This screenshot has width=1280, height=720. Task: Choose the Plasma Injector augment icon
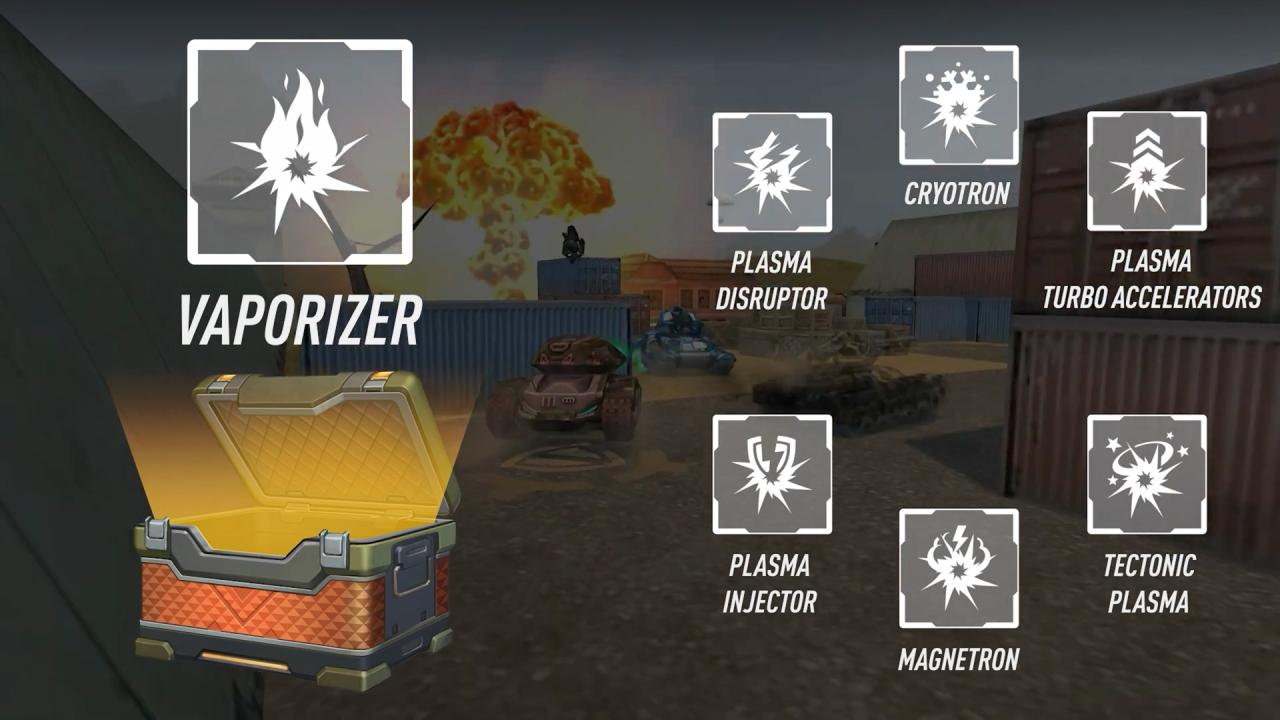772,475
